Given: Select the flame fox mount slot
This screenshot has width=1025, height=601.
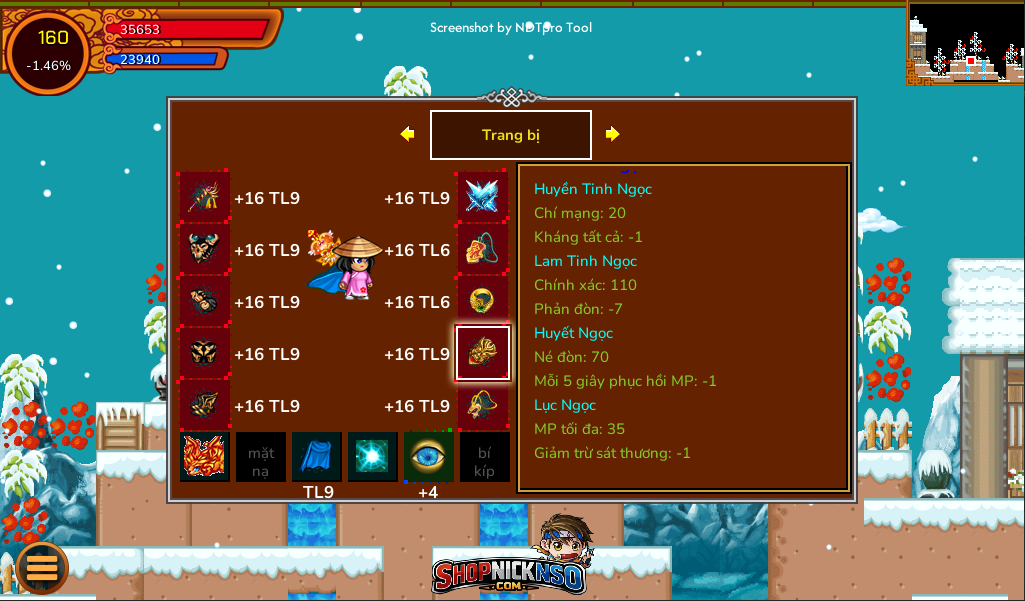Looking at the screenshot, I should coord(205,457).
